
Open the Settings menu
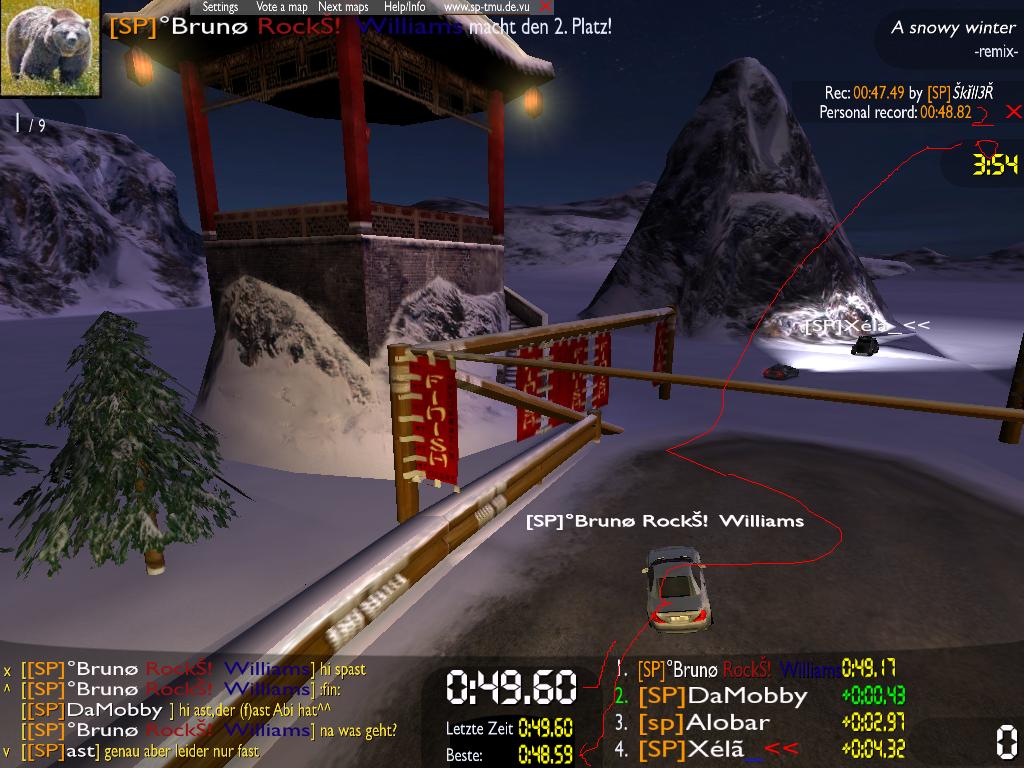click(220, 7)
